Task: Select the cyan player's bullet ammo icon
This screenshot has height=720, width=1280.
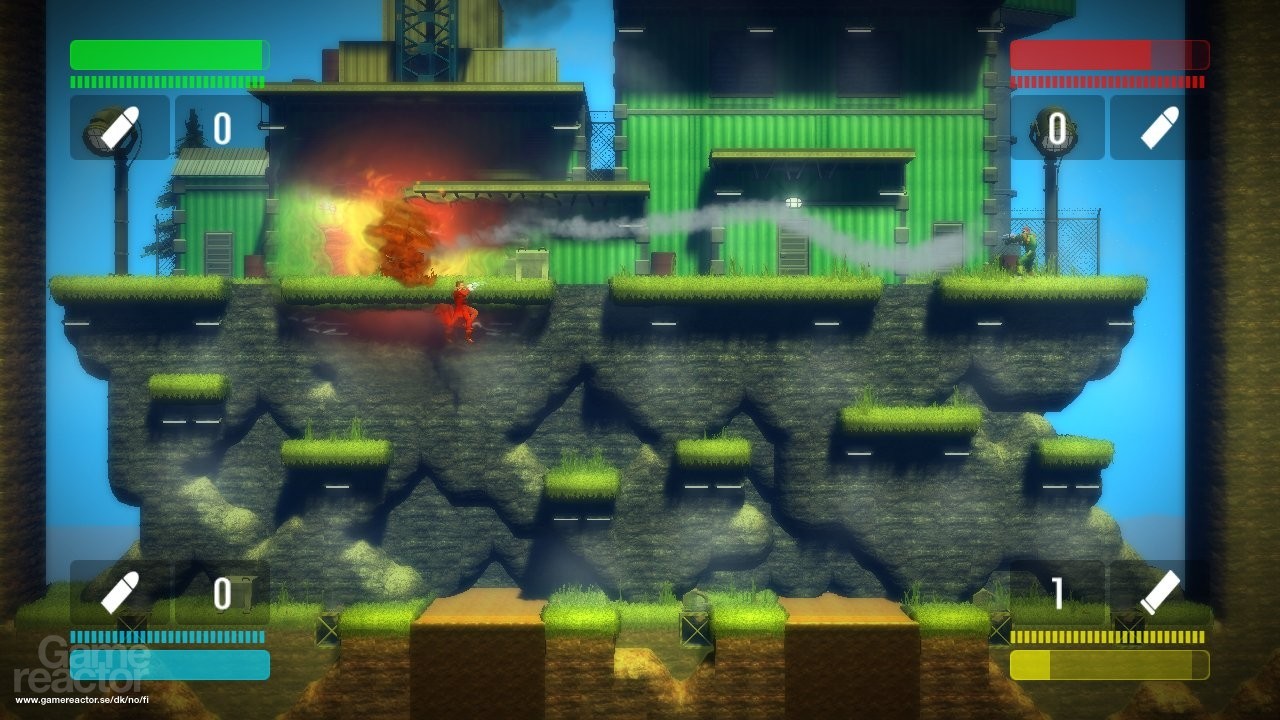Action: tap(117, 590)
